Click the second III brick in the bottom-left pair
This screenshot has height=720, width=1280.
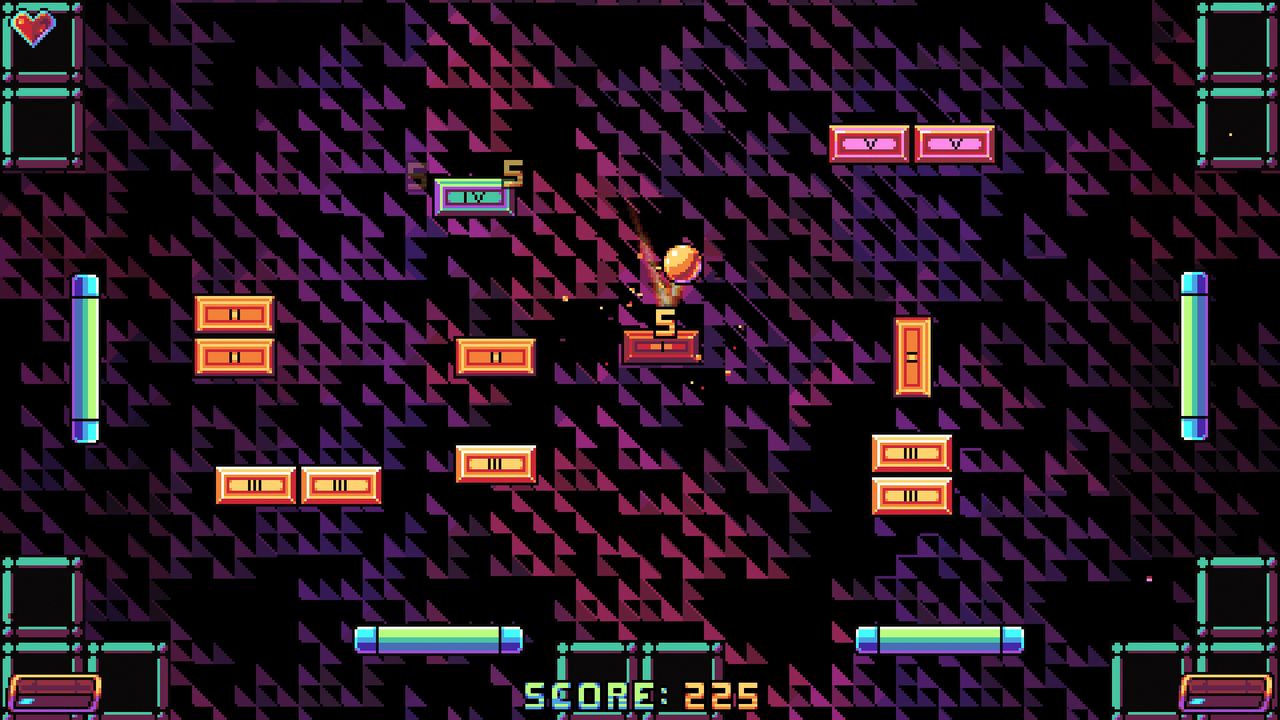tap(341, 486)
